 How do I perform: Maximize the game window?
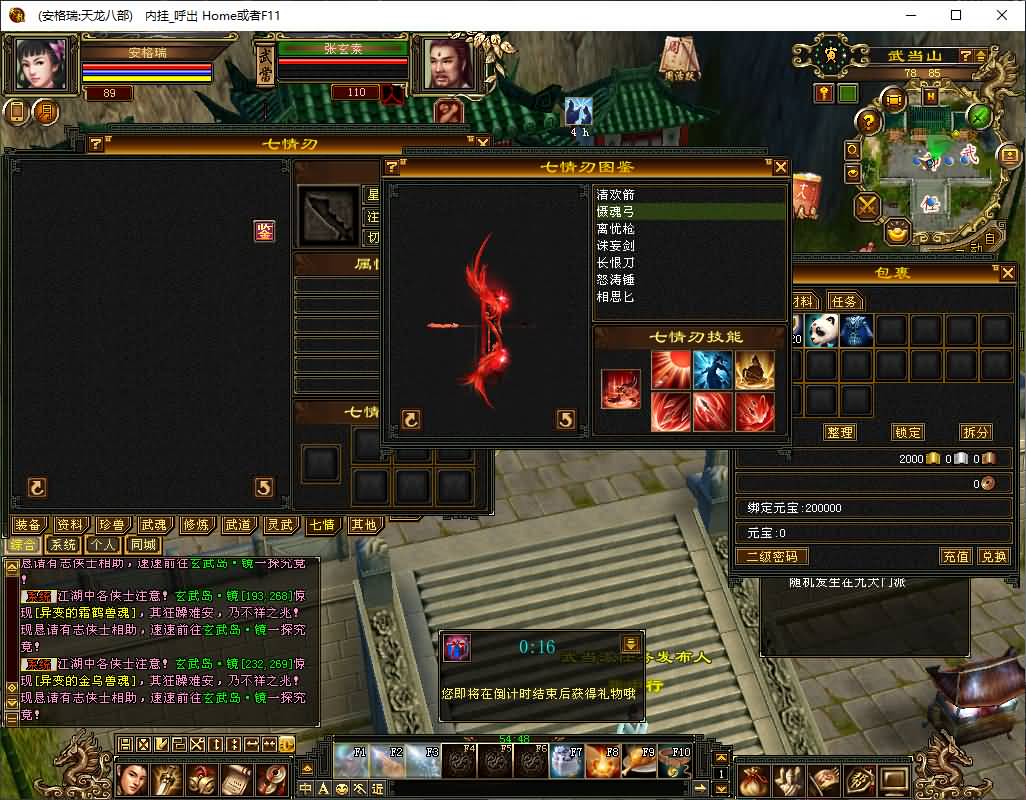coord(956,15)
